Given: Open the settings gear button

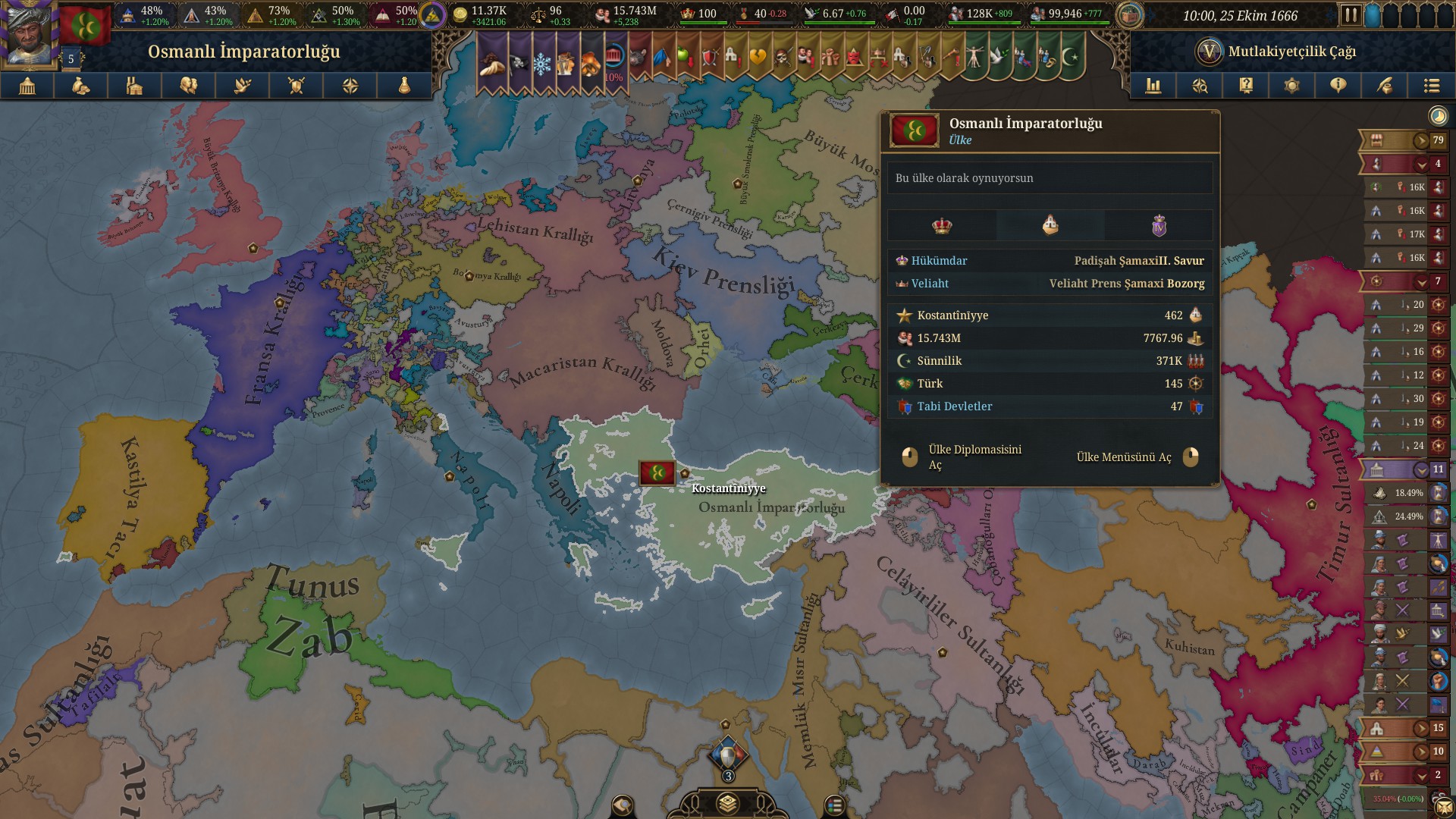Looking at the screenshot, I should coord(1292,86).
